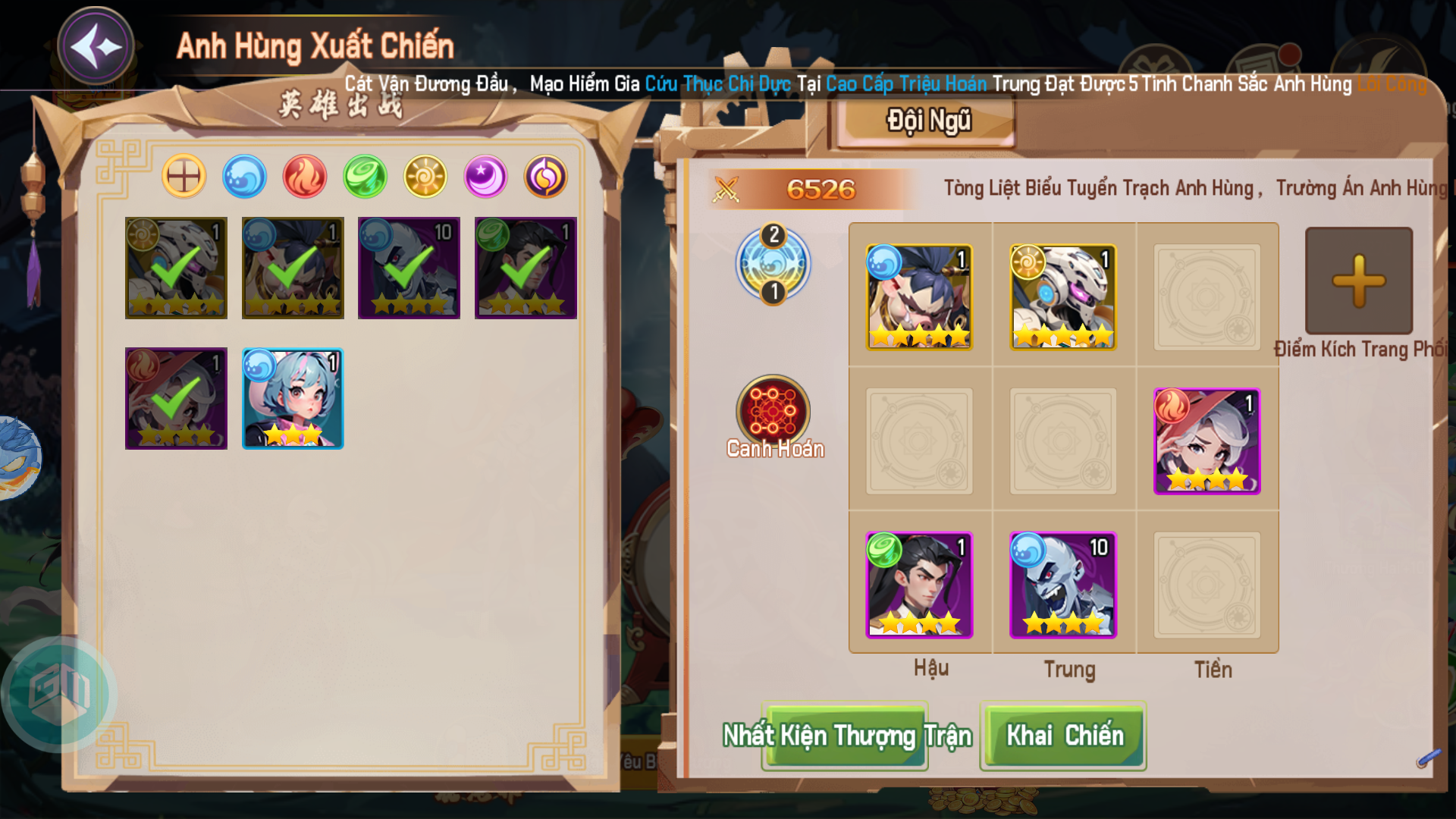Screen dimensions: 1456x819
Task: Filter heroes by green wind element
Action: coord(365,177)
